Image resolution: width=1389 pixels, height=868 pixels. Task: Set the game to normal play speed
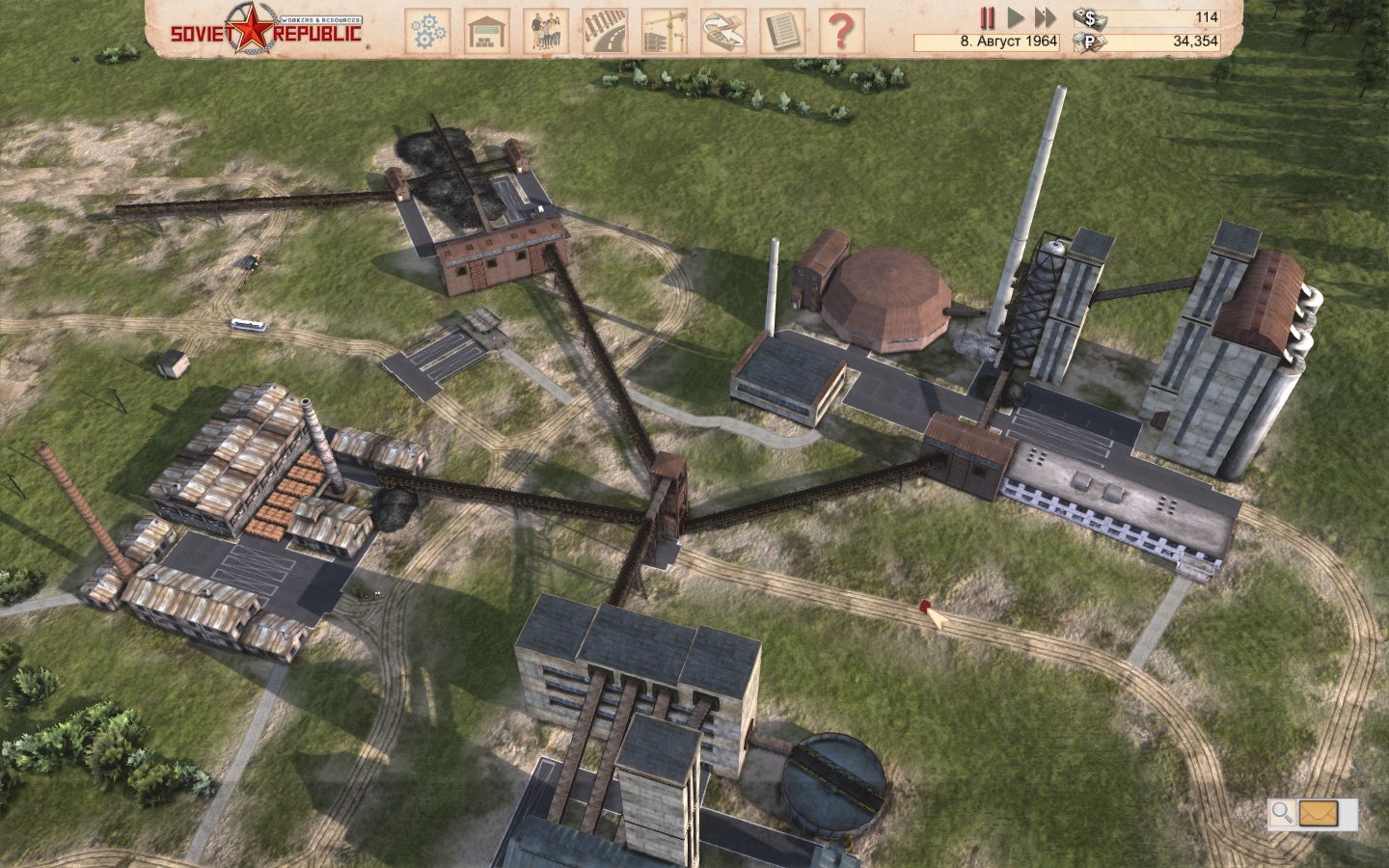[1016, 17]
